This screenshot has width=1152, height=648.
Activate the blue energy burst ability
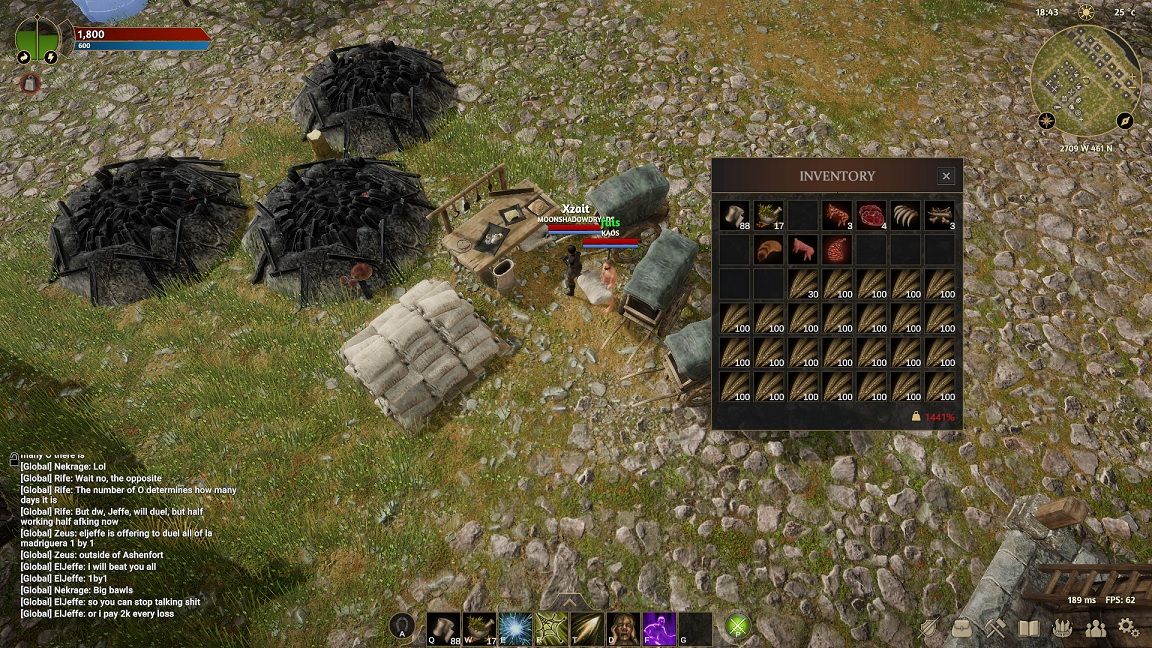pyautogui.click(x=515, y=628)
